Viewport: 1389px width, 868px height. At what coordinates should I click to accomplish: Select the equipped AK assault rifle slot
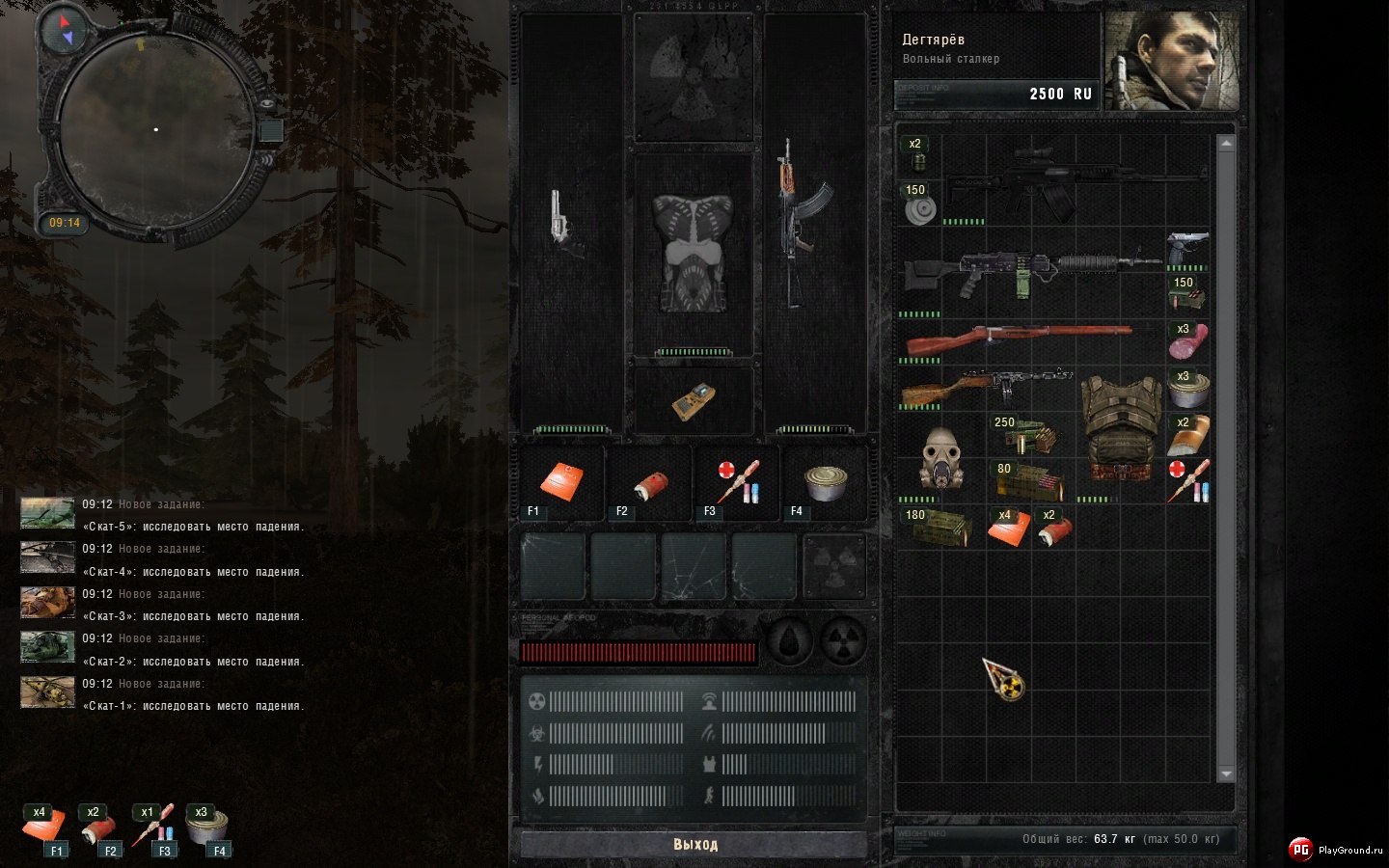pos(801,224)
